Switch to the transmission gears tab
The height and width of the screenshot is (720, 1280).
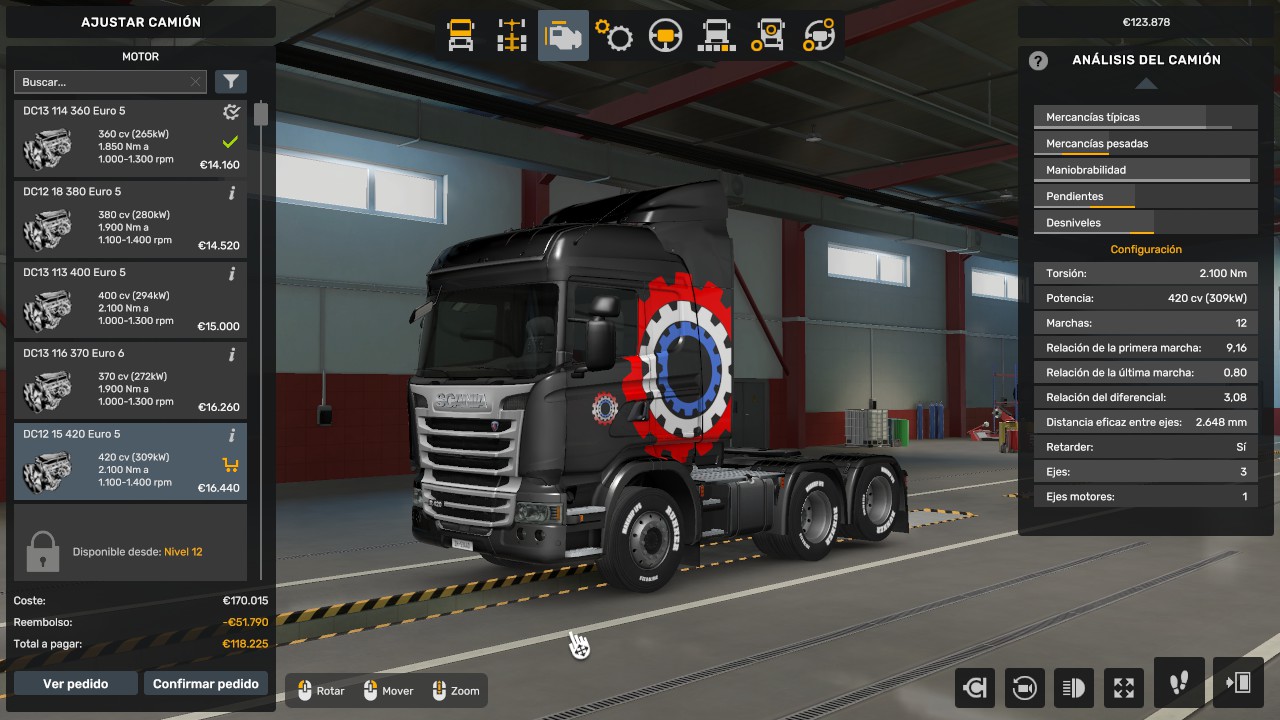coord(614,36)
